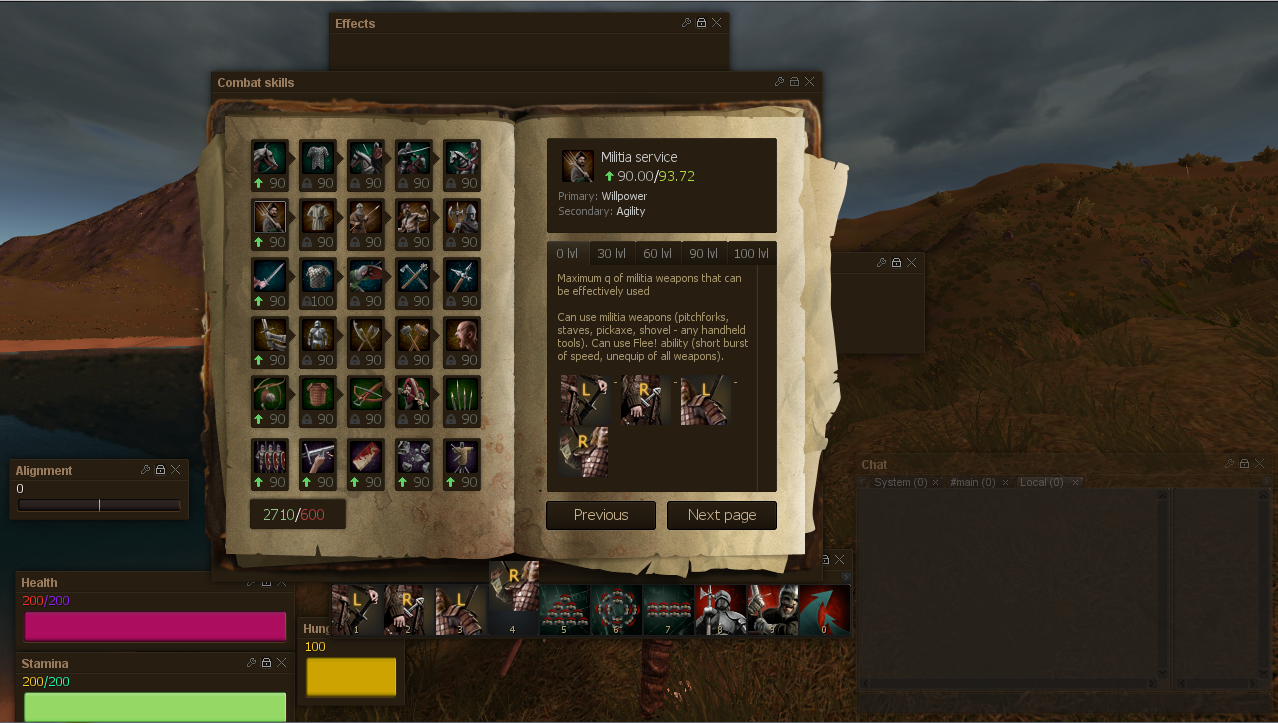This screenshot has height=723, width=1278.
Task: Activate the wedge formation in hotbar slot 5
Action: [565, 609]
